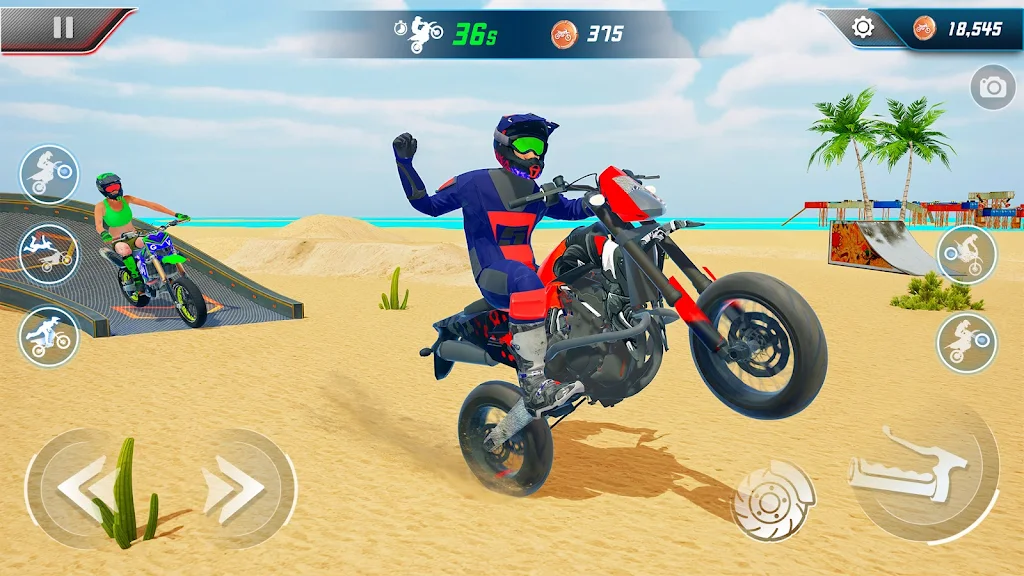The height and width of the screenshot is (576, 1024).
Task: Trigger the left-facing bike stunt icon
Action: click(x=966, y=254)
